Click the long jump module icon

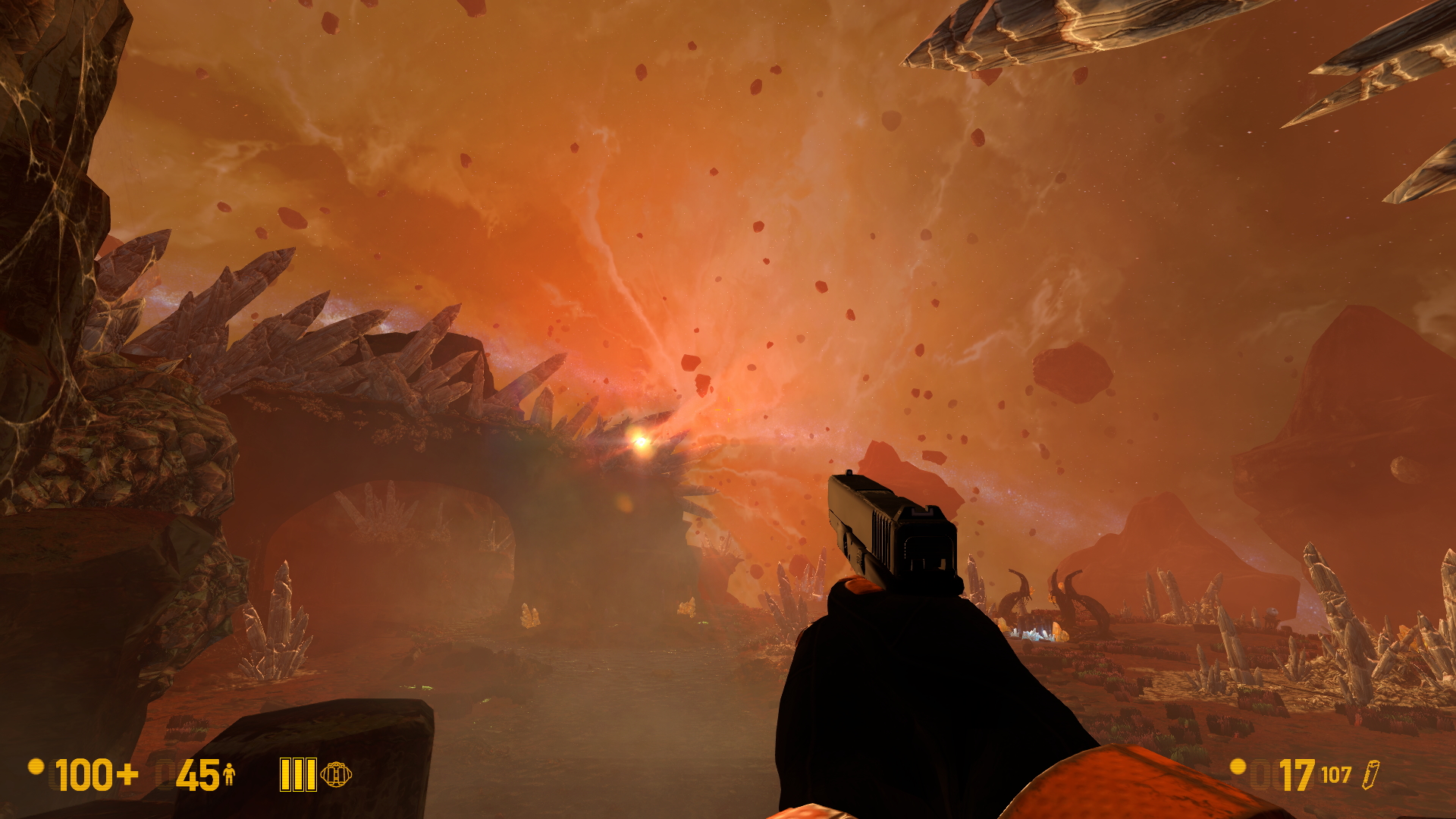[335, 774]
